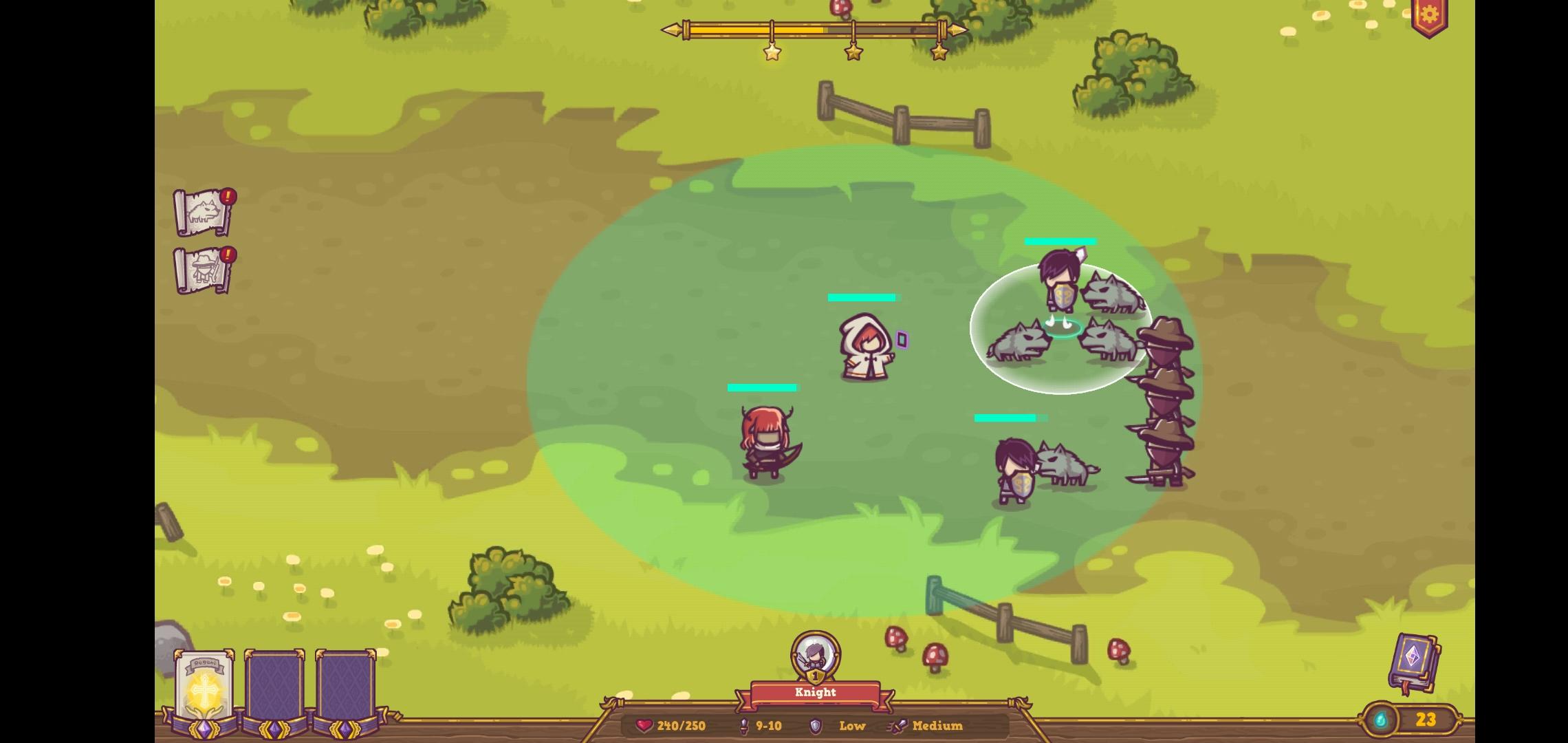The width and height of the screenshot is (1568, 743).
Task: Click the Knight nameplate banner
Action: (815, 693)
